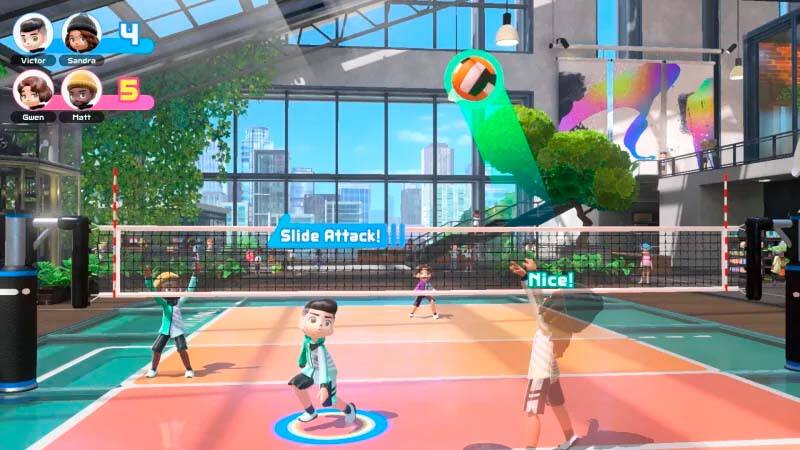Select Sandra's player avatar
The height and width of the screenshot is (450, 800).
[x=81, y=33]
